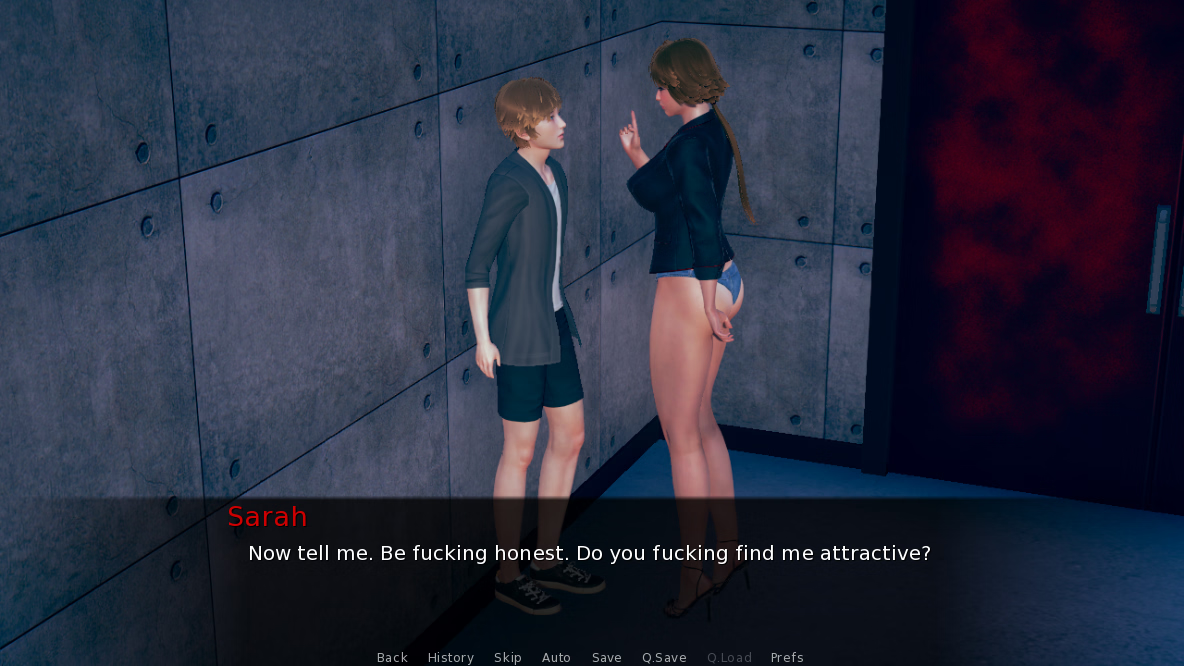Go back with the Back button
This screenshot has width=1184, height=666.
(392, 657)
